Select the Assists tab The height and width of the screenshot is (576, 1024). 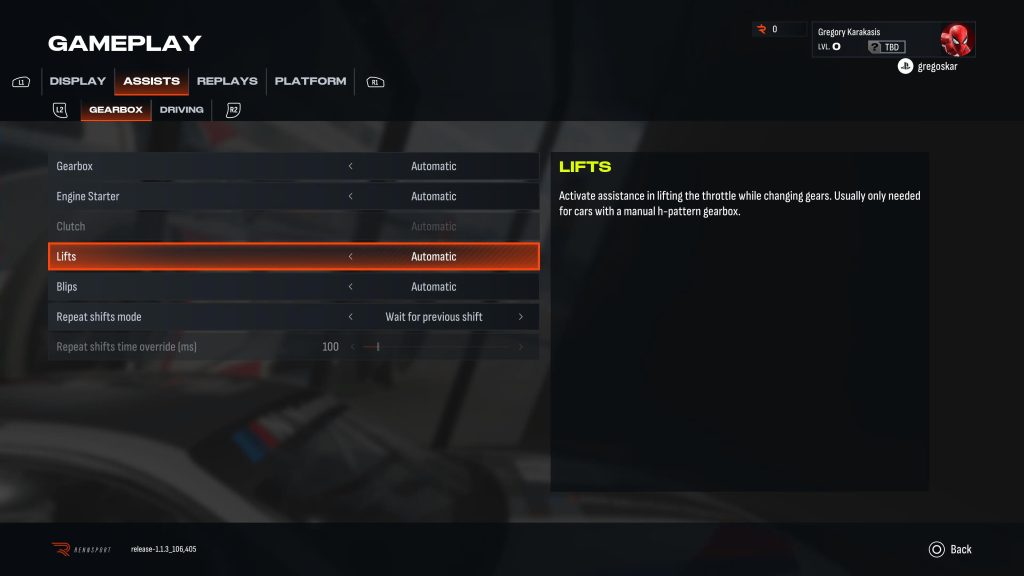coord(151,81)
